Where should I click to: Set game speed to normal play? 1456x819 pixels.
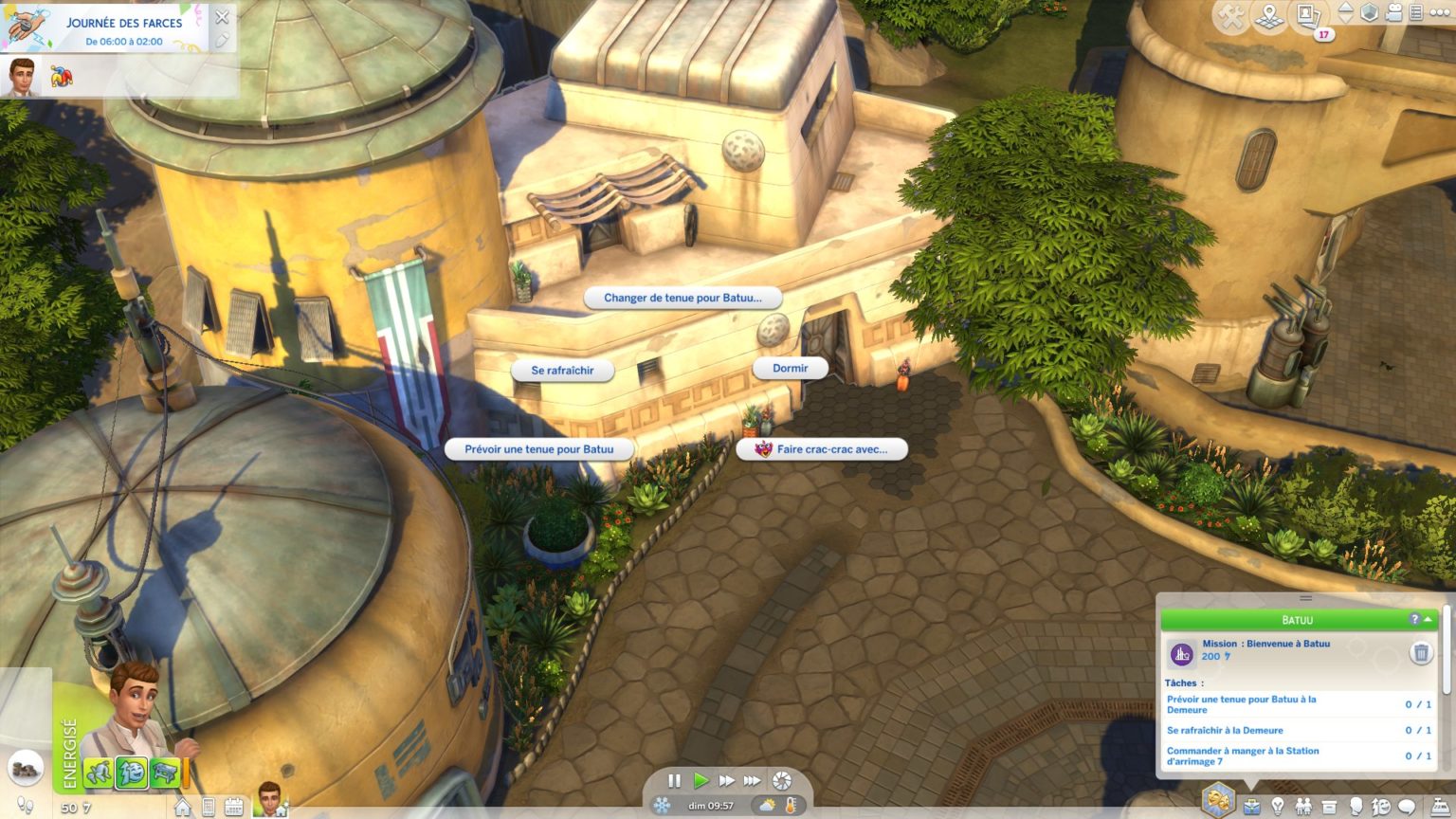701,781
